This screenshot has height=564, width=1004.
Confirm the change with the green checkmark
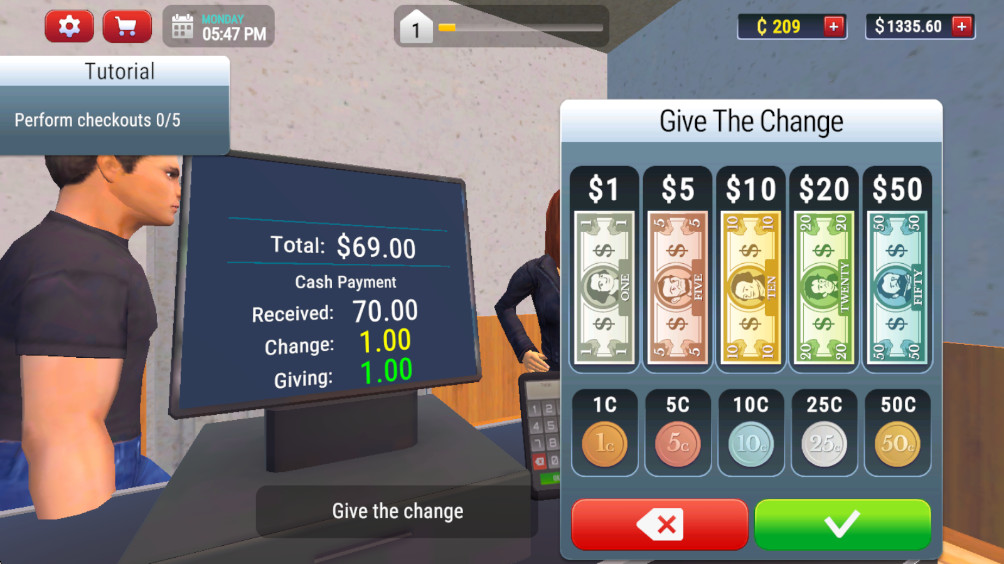(x=842, y=524)
